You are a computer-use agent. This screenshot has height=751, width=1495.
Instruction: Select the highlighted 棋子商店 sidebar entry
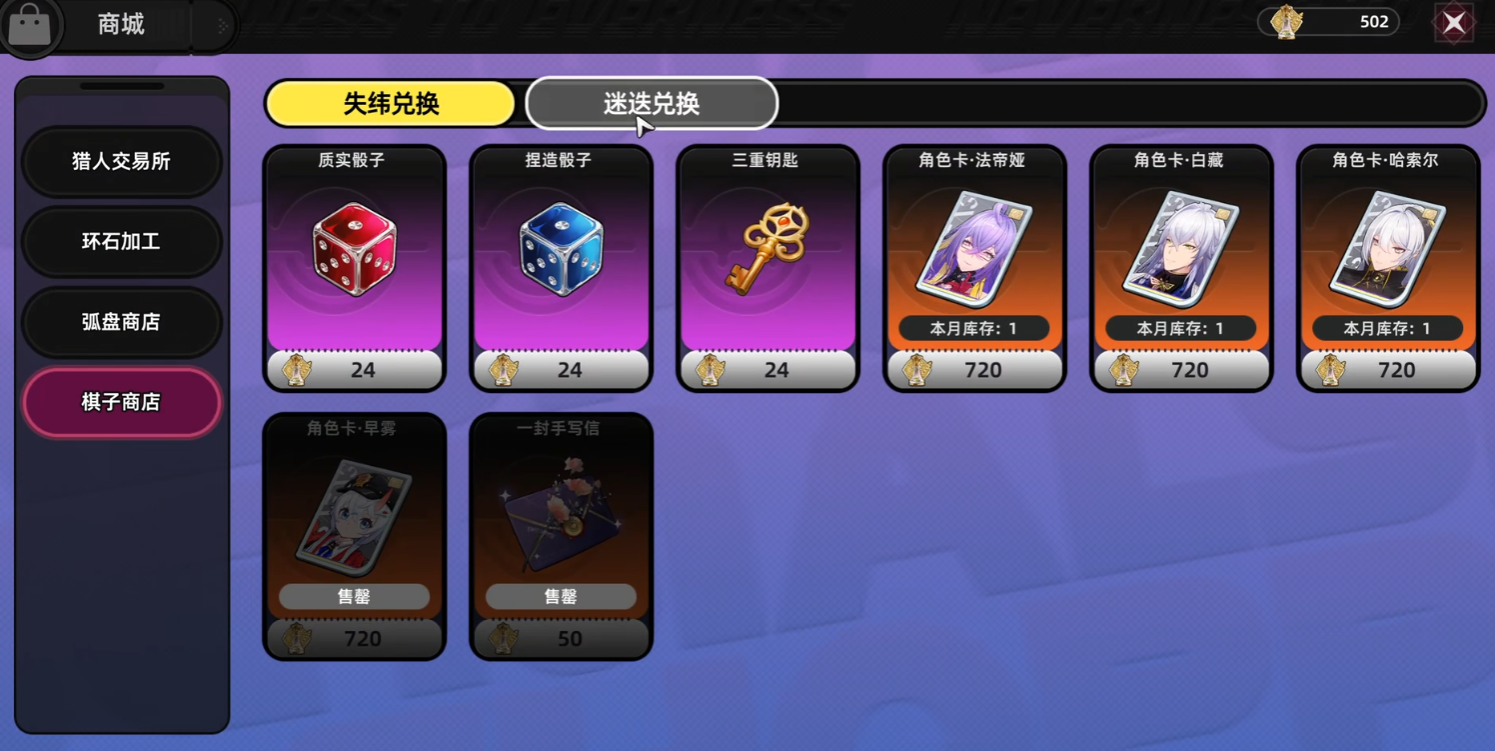point(121,402)
